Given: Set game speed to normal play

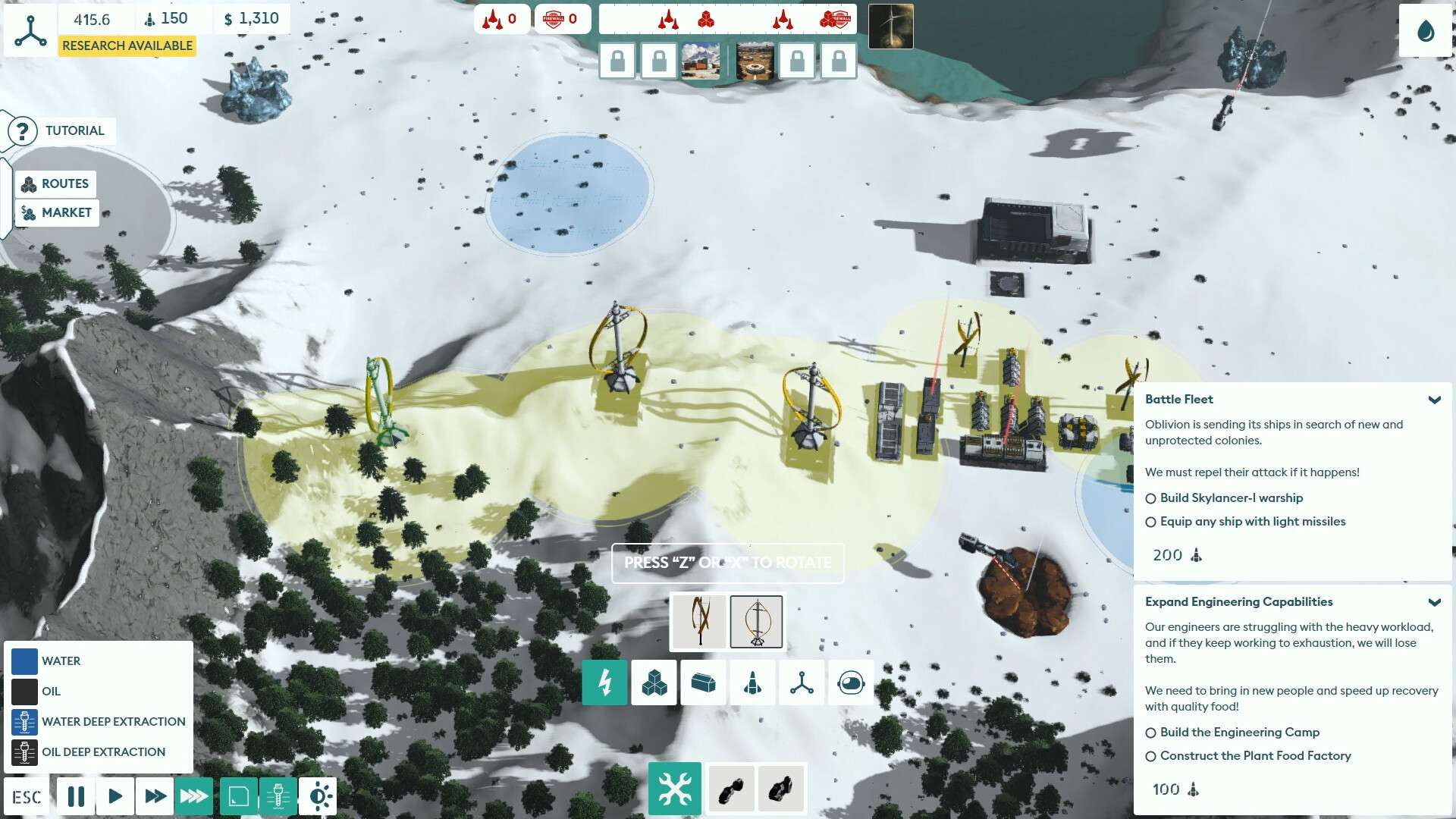Looking at the screenshot, I should [115, 796].
